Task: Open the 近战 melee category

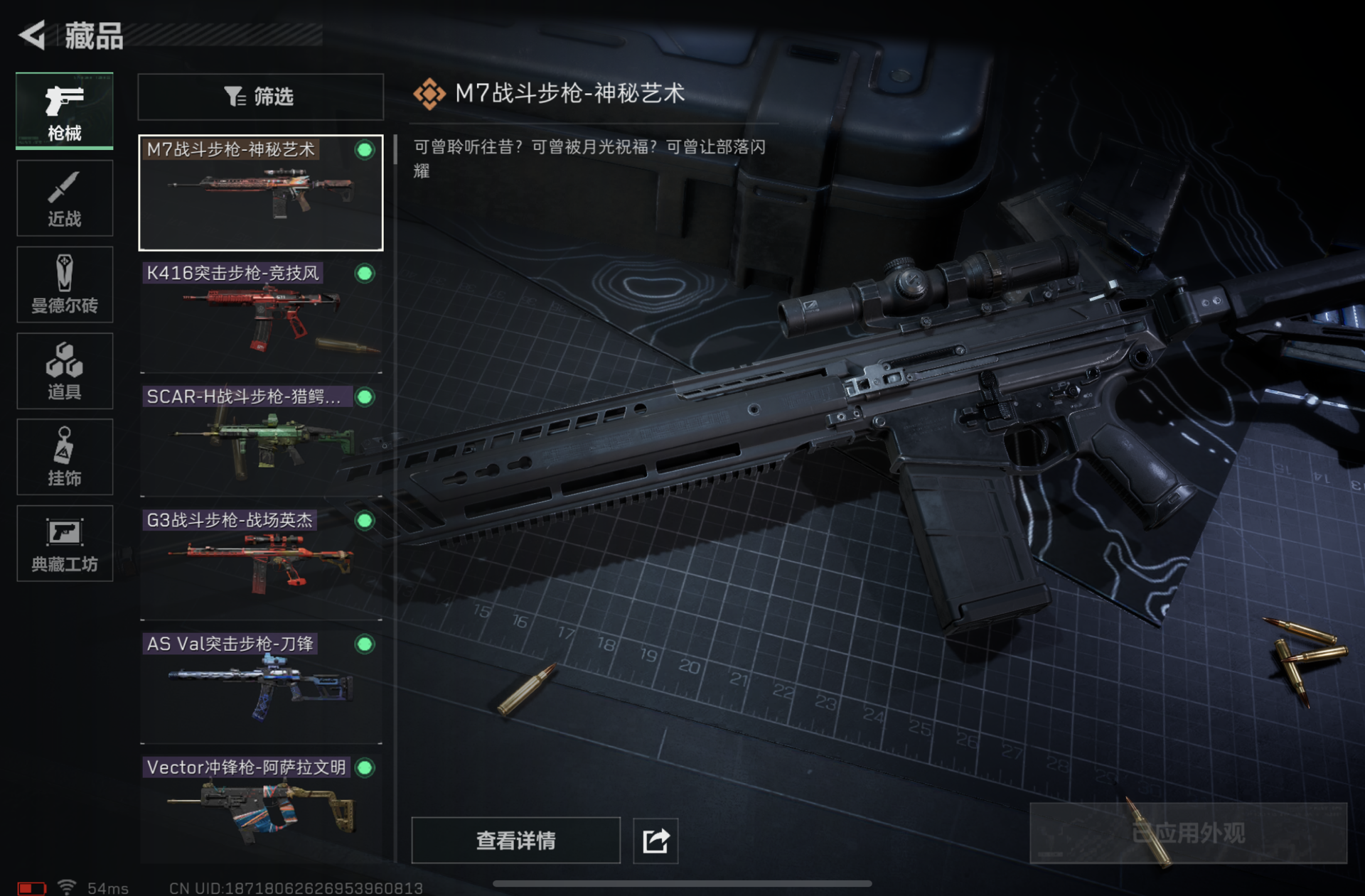Action: (65, 198)
